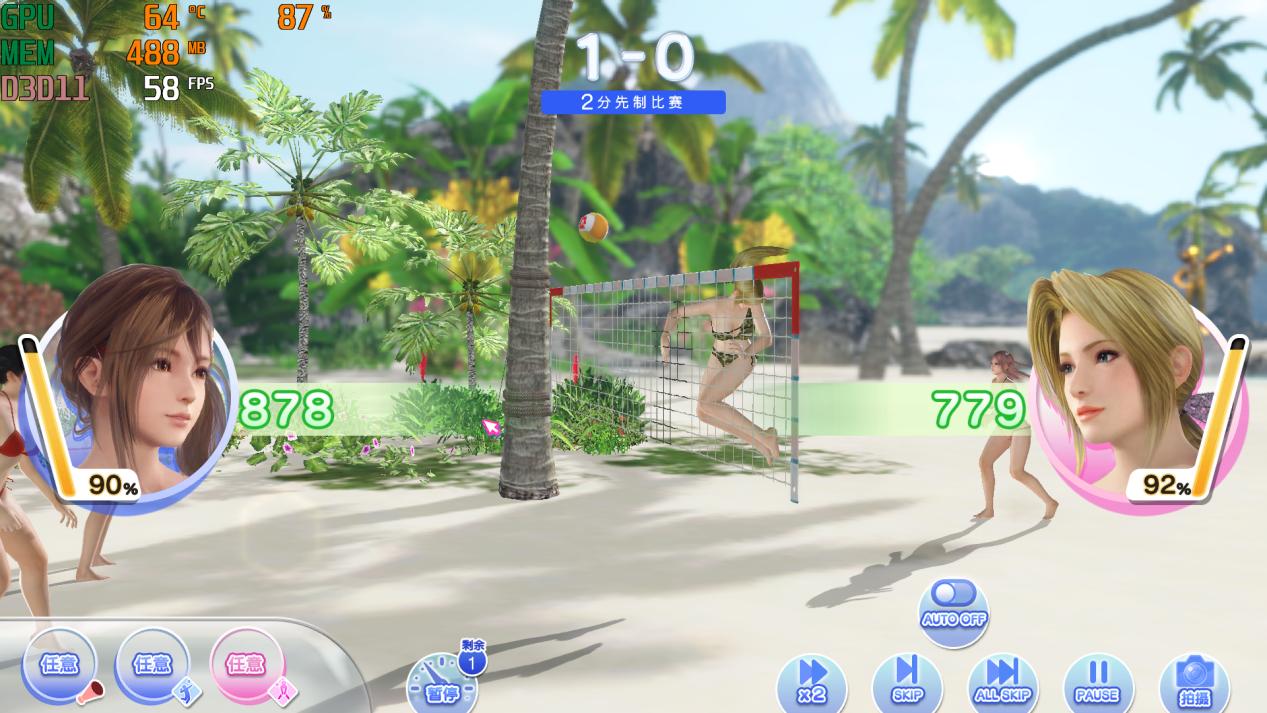Image resolution: width=1267 pixels, height=713 pixels.
Task: Select the 任意 button with volleyball player icon
Action: pos(152,665)
